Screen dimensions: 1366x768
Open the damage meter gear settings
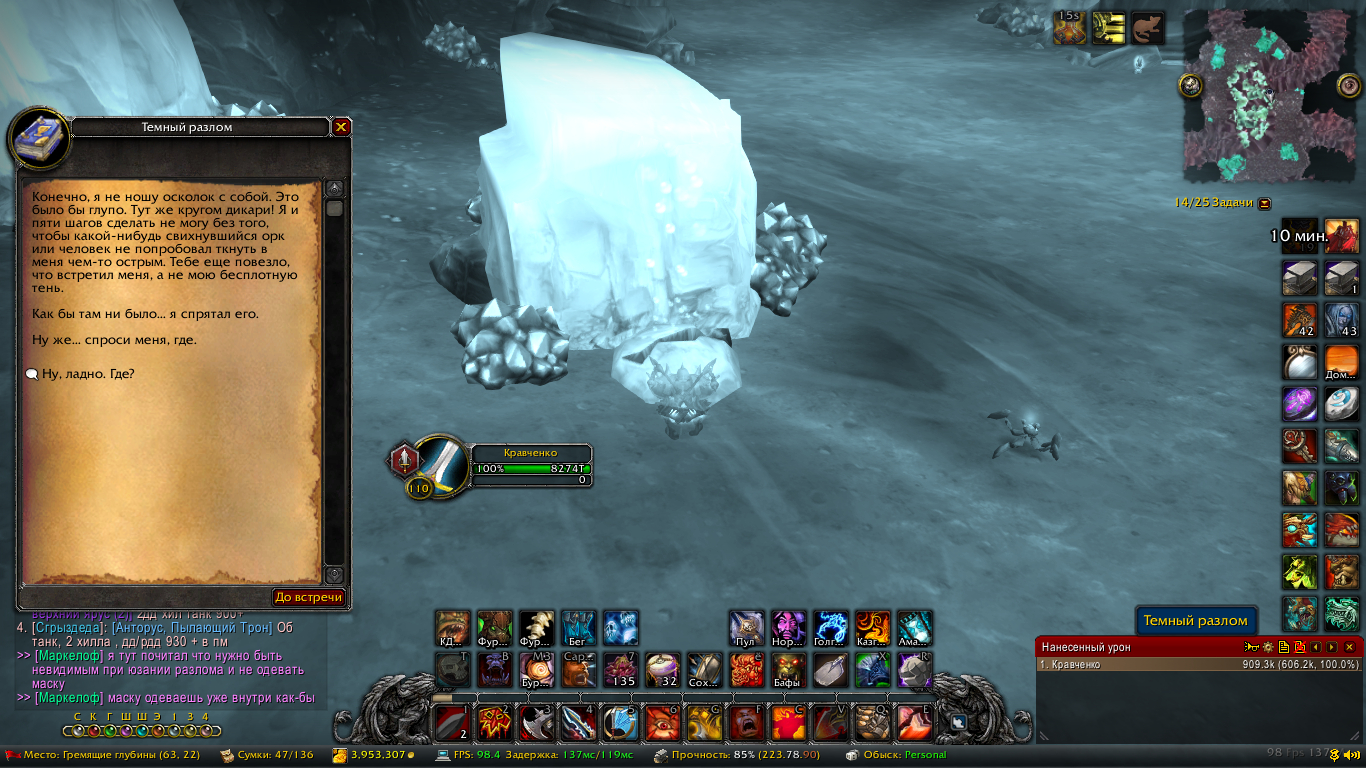pyautogui.click(x=1267, y=647)
